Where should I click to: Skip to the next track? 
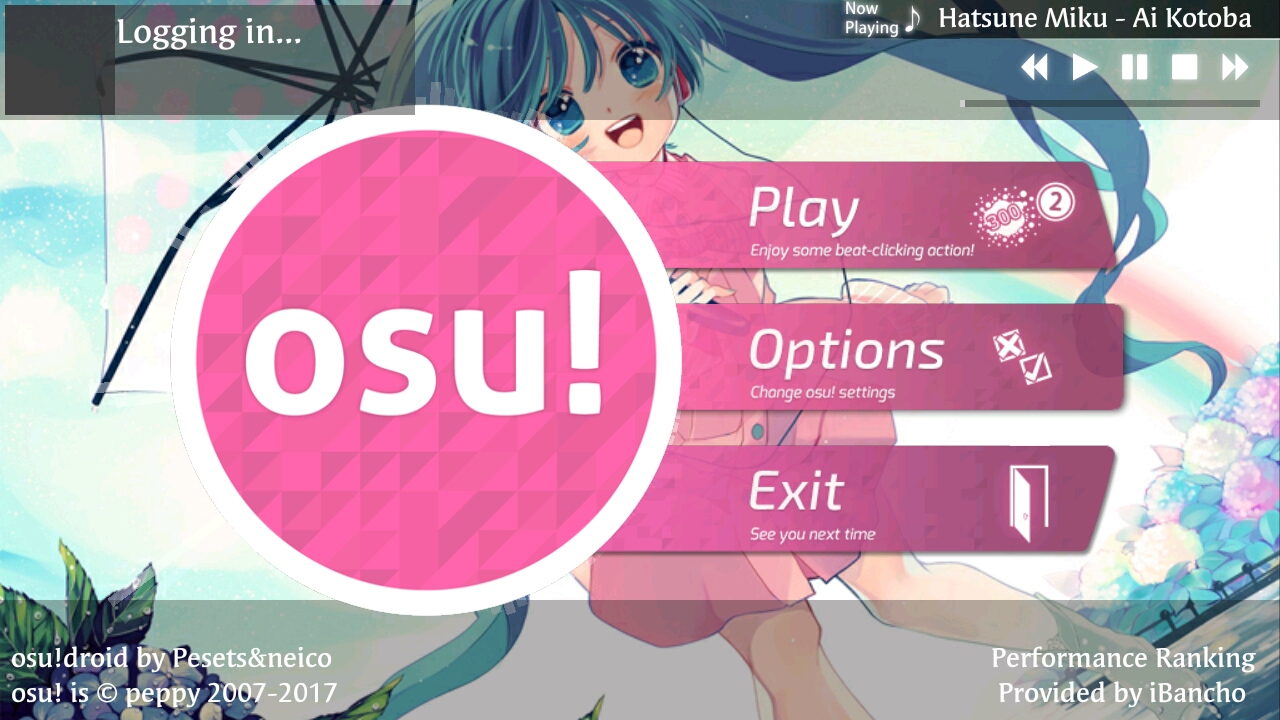1235,67
